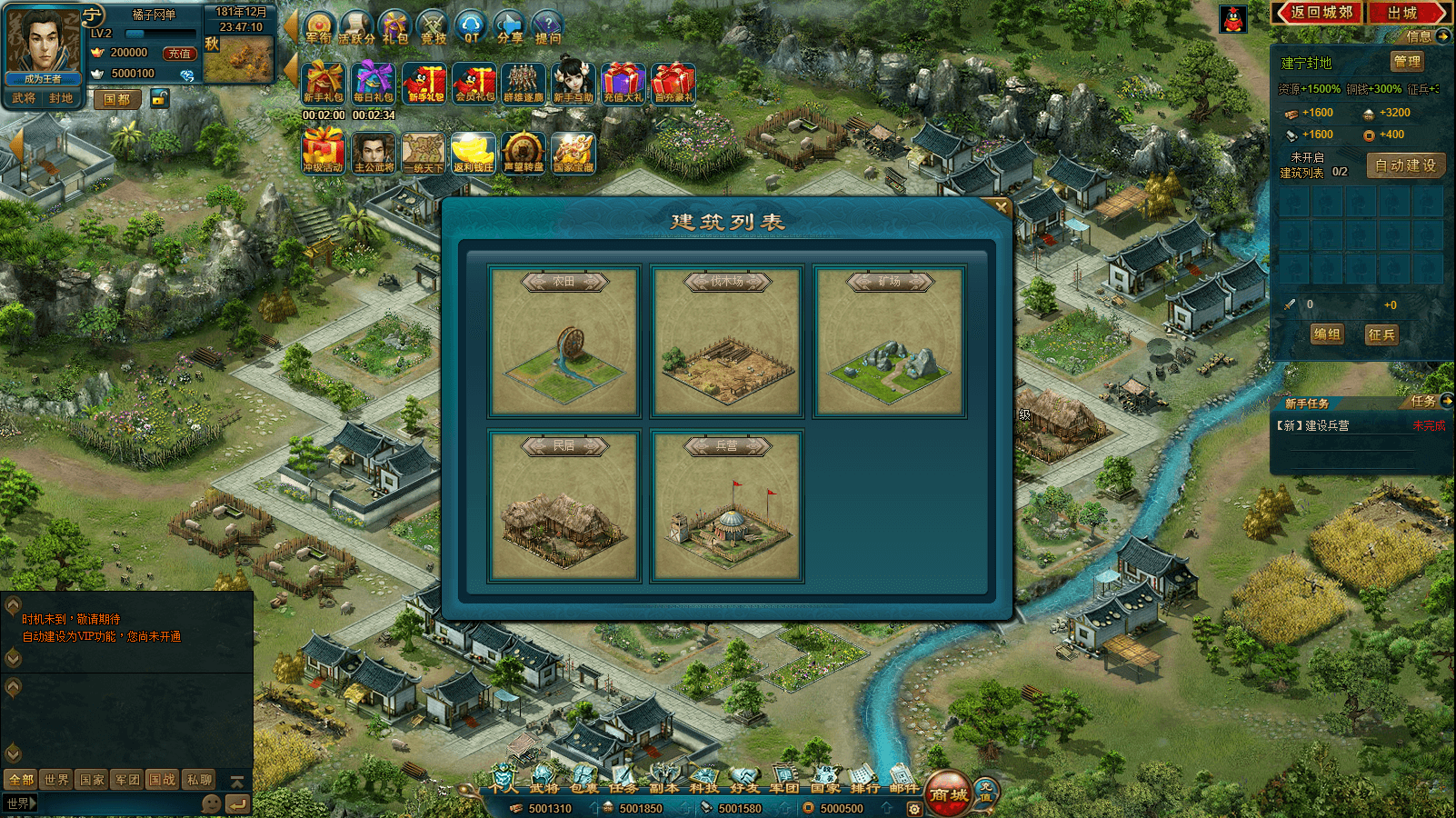This screenshot has width=1456, height=818.
Task: Open the 编组 troop grouping button
Action: 1327,334
